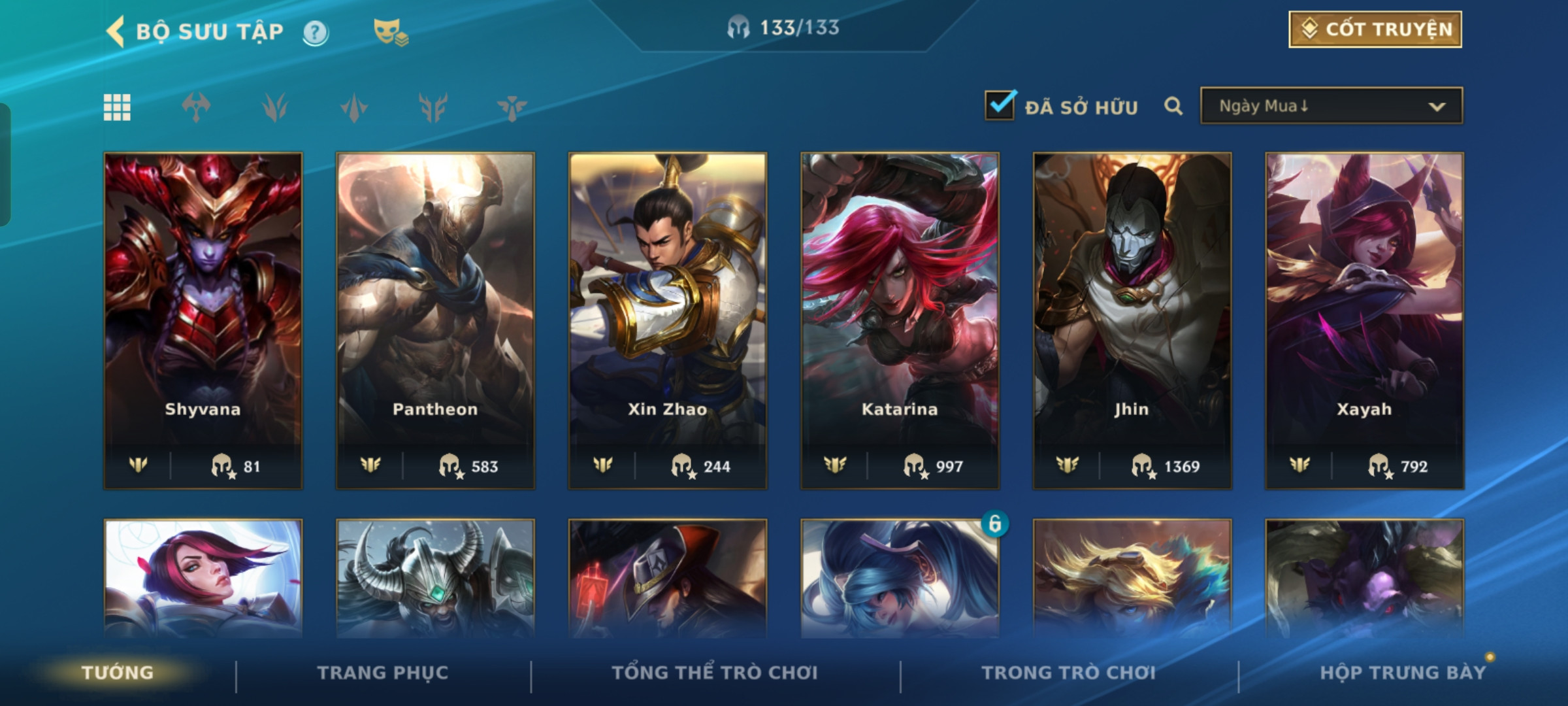Select the Tướng tab
The image size is (1568, 706).
[x=118, y=673]
